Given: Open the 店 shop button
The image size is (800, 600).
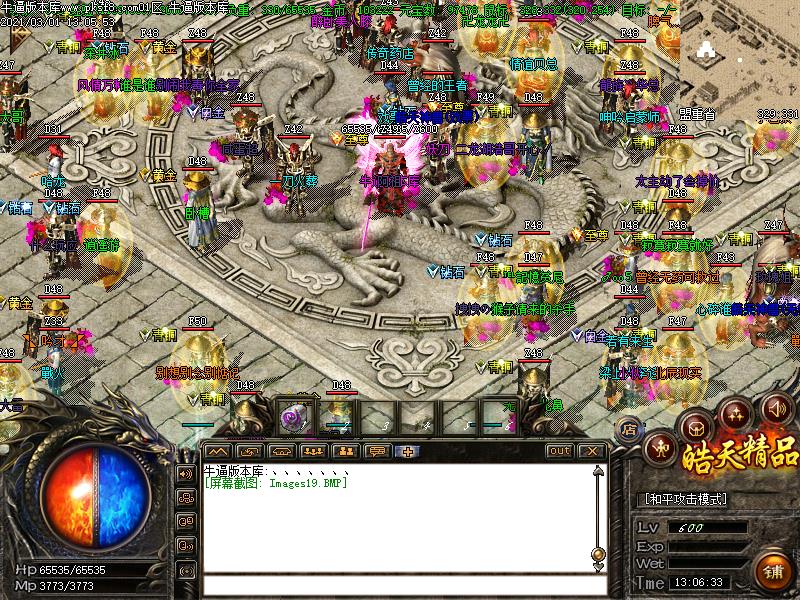Looking at the screenshot, I should pos(630,429).
